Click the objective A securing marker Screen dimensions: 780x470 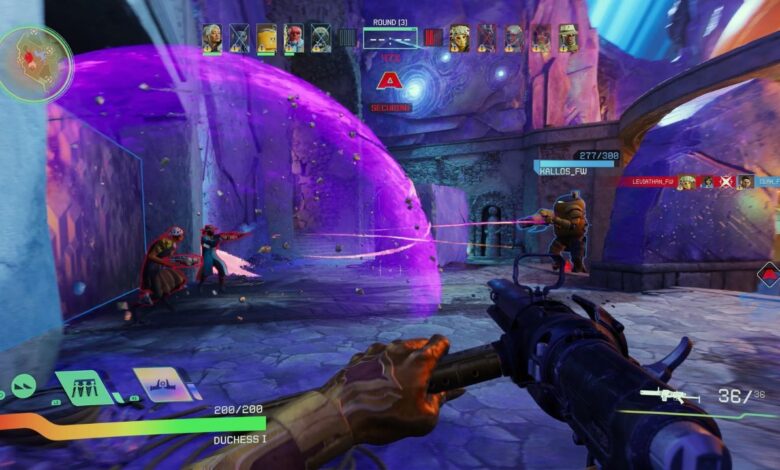coord(389,82)
